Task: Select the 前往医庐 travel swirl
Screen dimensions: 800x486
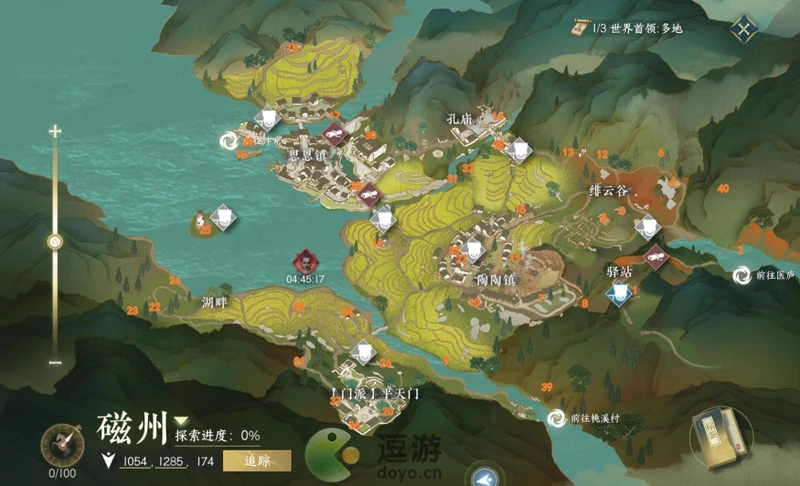Action: click(743, 274)
